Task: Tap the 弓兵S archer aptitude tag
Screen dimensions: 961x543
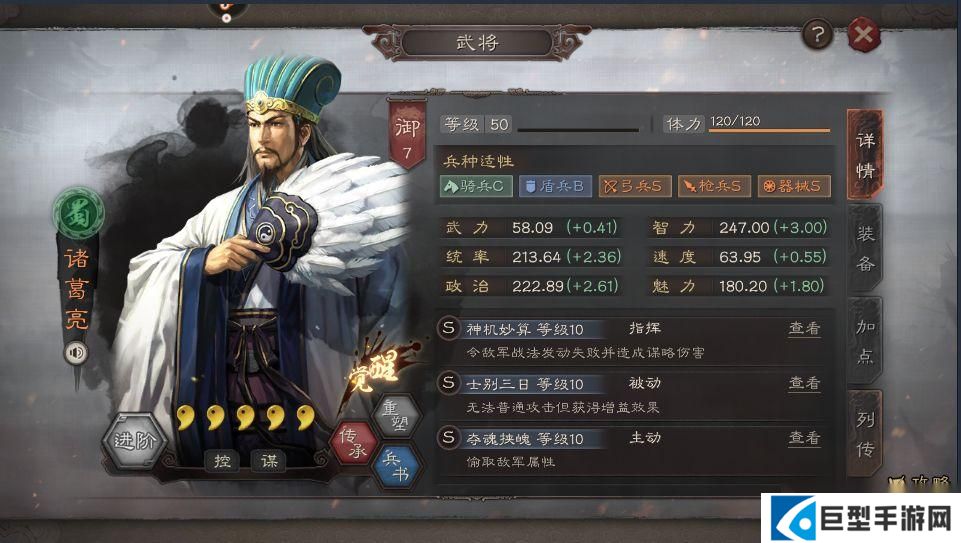Action: pyautogui.click(x=634, y=186)
